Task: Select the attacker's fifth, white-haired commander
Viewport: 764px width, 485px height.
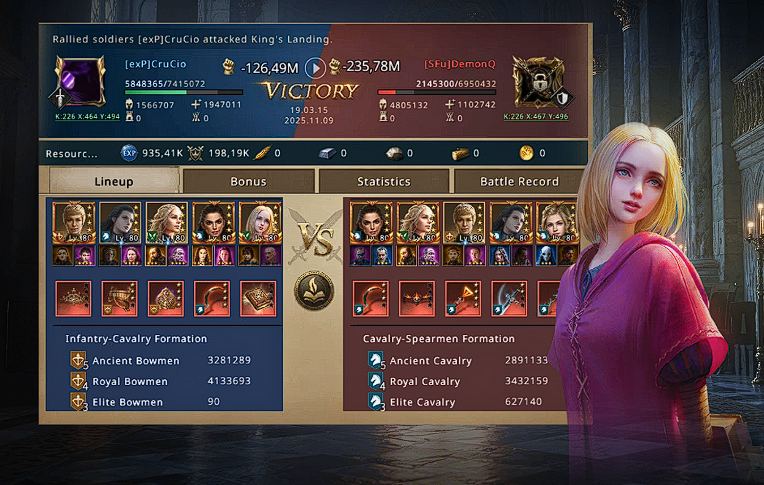Action: point(256,224)
